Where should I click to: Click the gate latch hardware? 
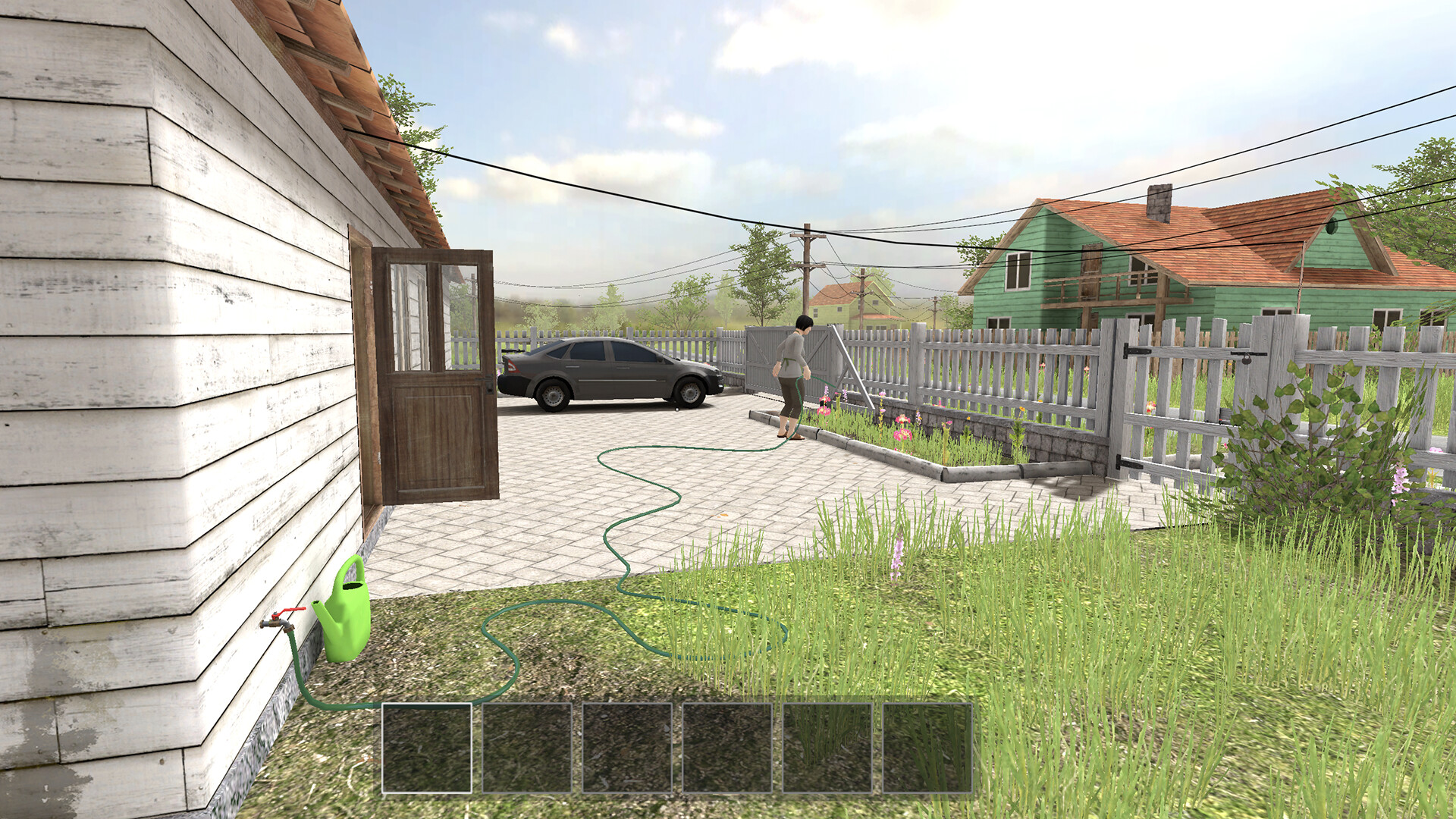[1247, 356]
